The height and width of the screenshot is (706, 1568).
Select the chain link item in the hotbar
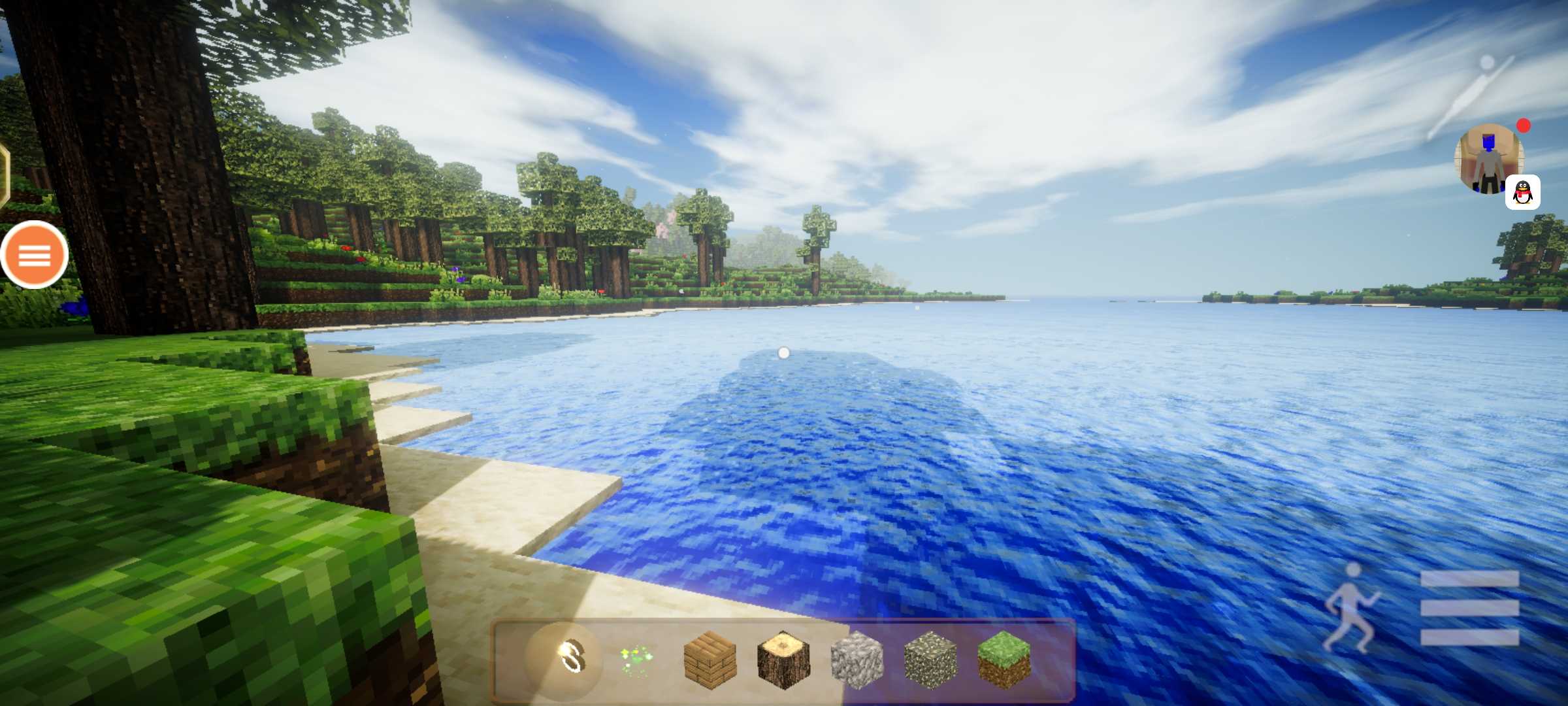[570, 657]
